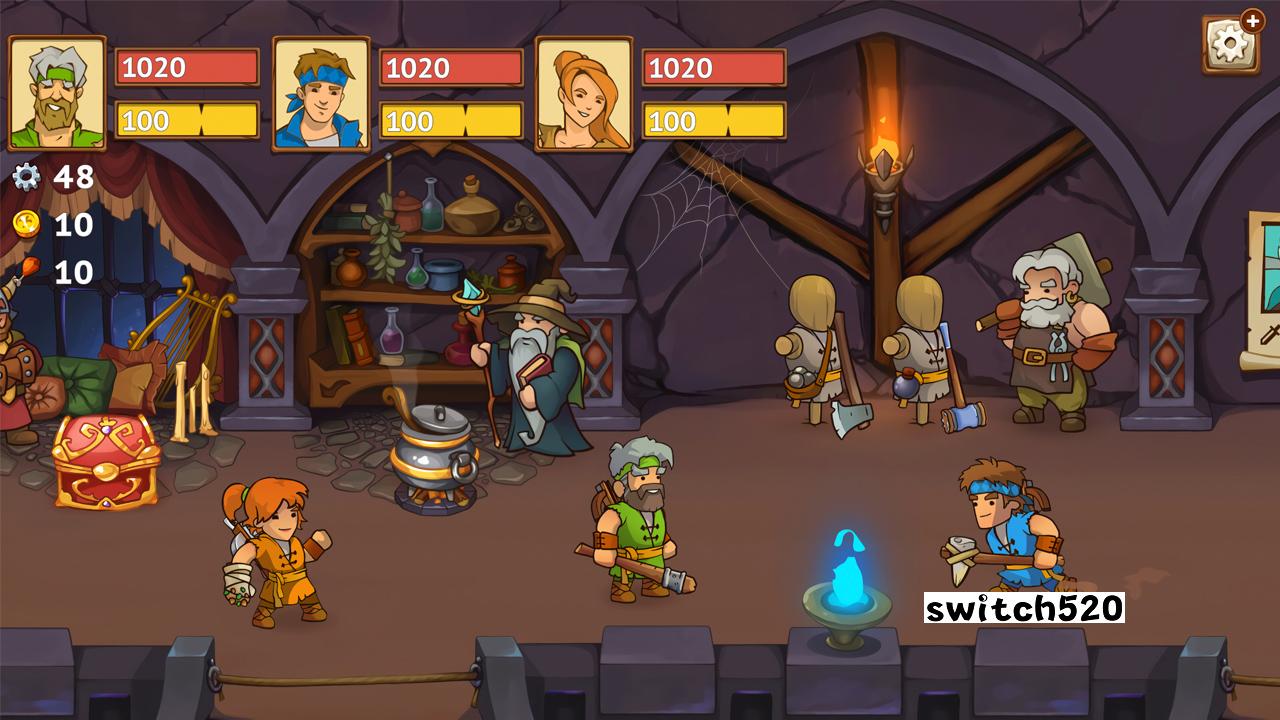Screen dimensions: 1280x720
Task: Click the left training dummy with axe
Action: point(810,350)
